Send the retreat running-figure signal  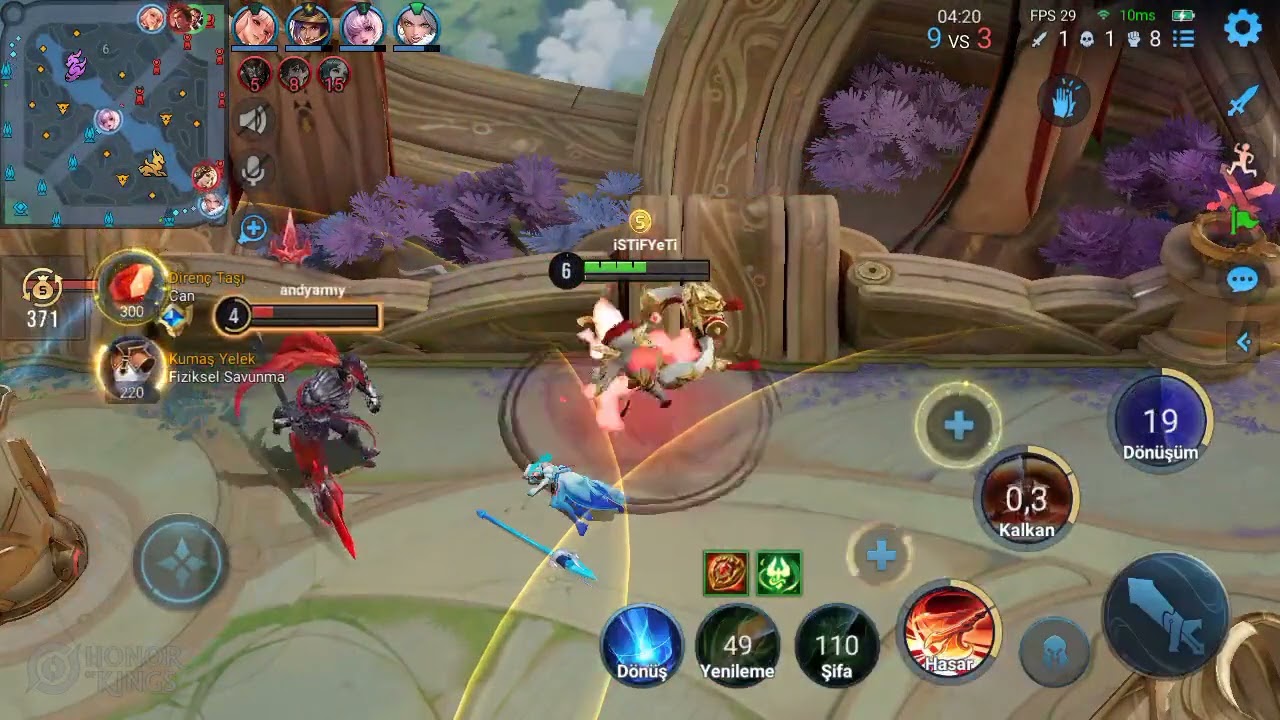pyautogui.click(x=1242, y=160)
